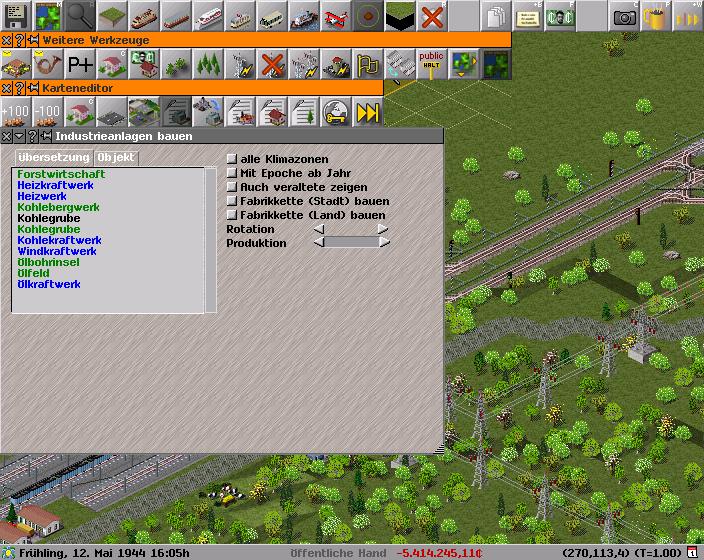Select Kohlebergwerk in the list
Screen dimensions: 704x560
tap(58, 208)
